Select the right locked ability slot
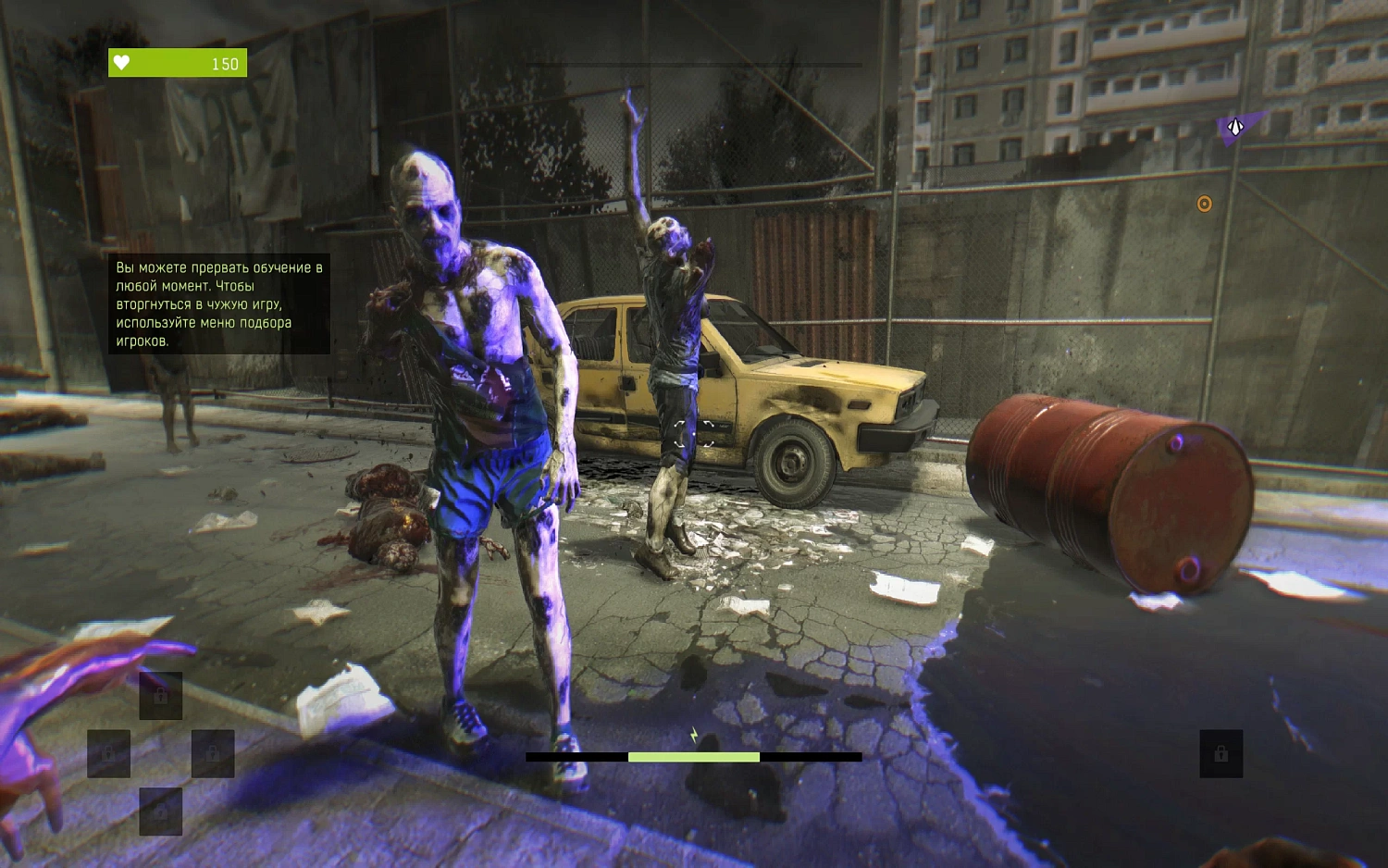Image resolution: width=1388 pixels, height=868 pixels. click(x=213, y=754)
